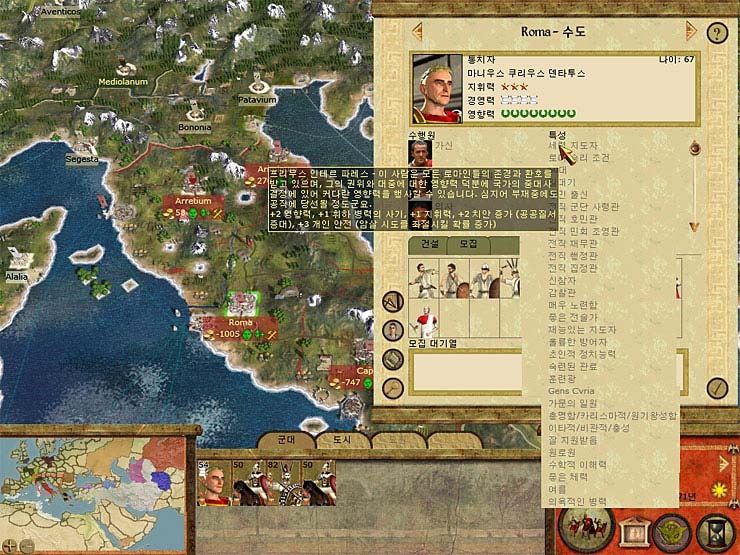The height and width of the screenshot is (555, 740).
Task: Open the faction overview building icon
Action: coord(636,531)
